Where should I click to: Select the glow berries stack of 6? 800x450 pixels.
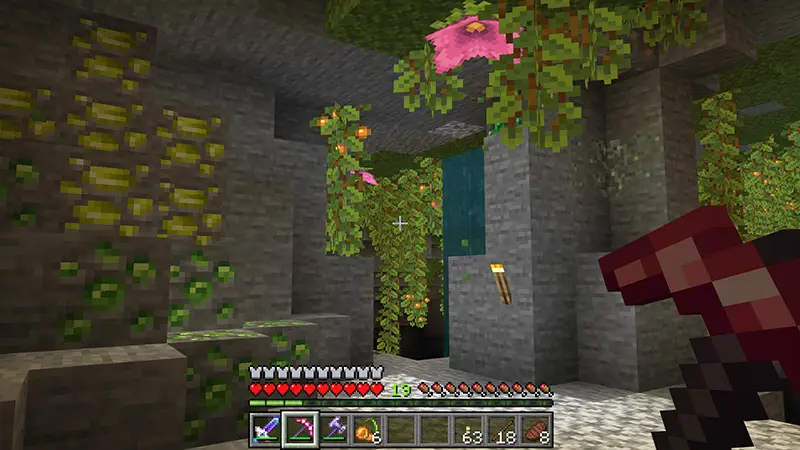(368, 429)
